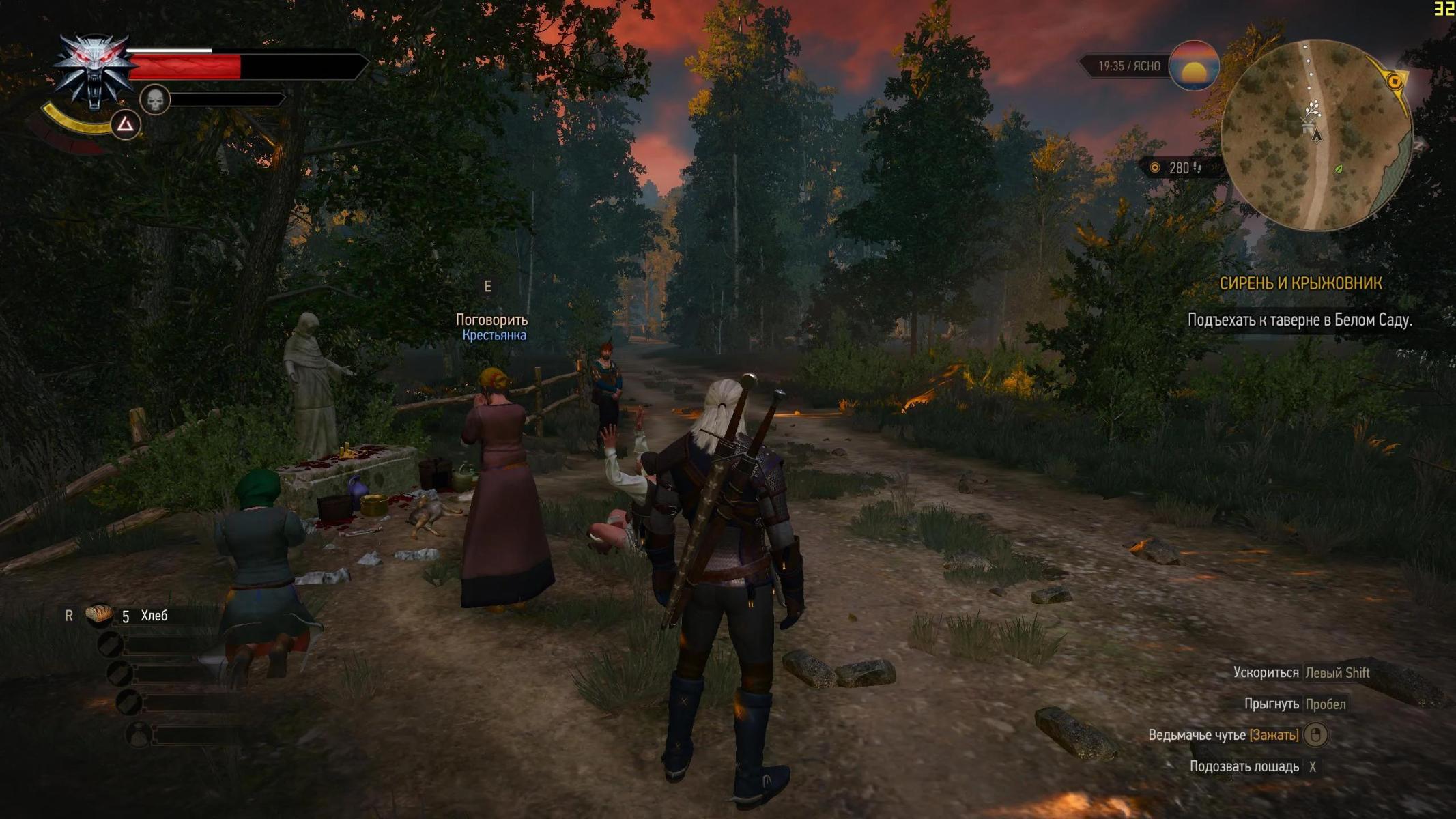Click the skull toxicity icon
This screenshot has height=819, width=1456.
(155, 100)
